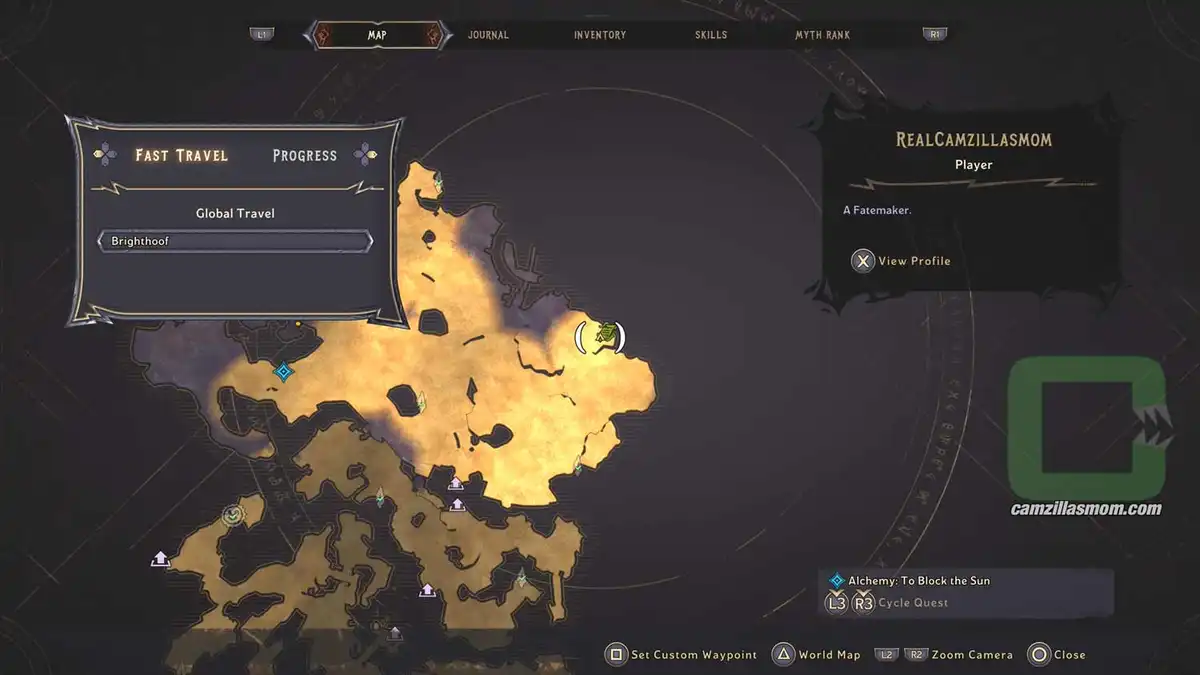Click the spiral emblem marker on the map
The height and width of the screenshot is (675, 1200).
(233, 516)
